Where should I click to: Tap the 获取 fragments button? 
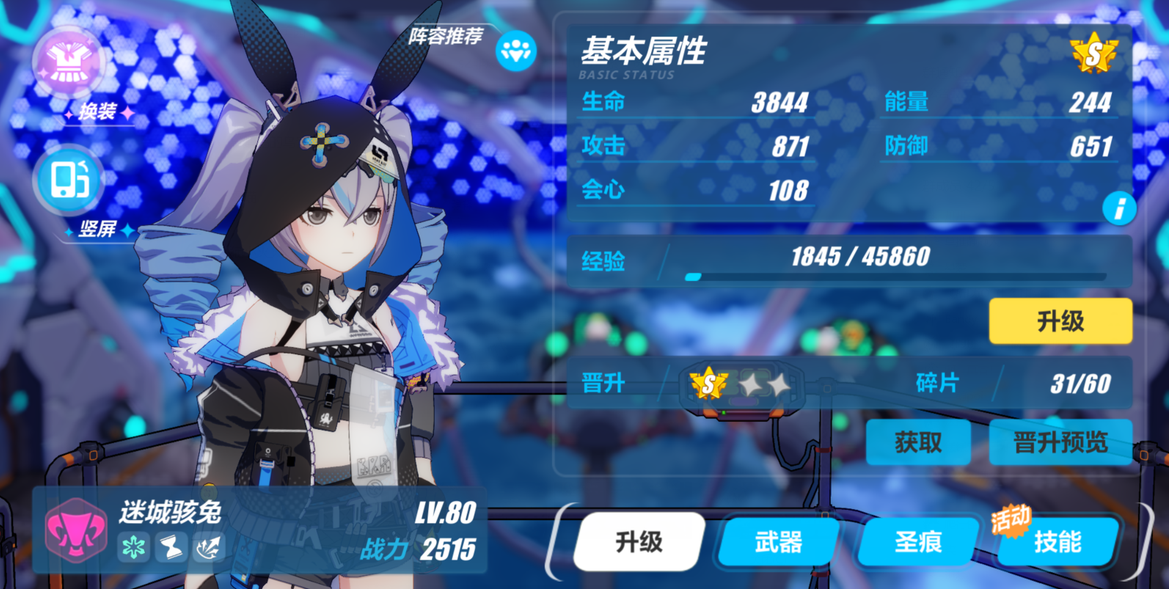point(917,442)
